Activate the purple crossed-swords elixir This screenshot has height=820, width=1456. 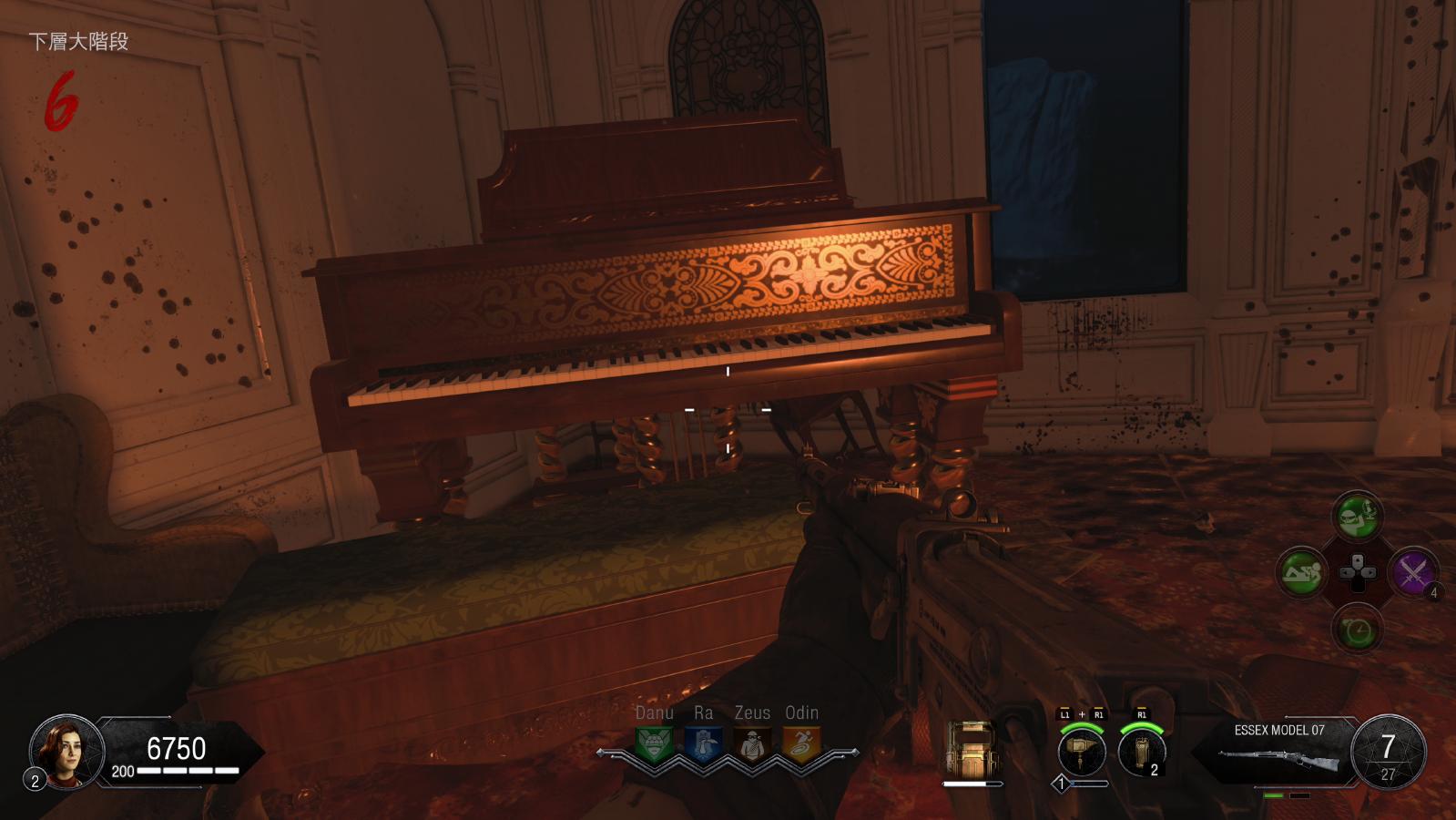point(1412,572)
